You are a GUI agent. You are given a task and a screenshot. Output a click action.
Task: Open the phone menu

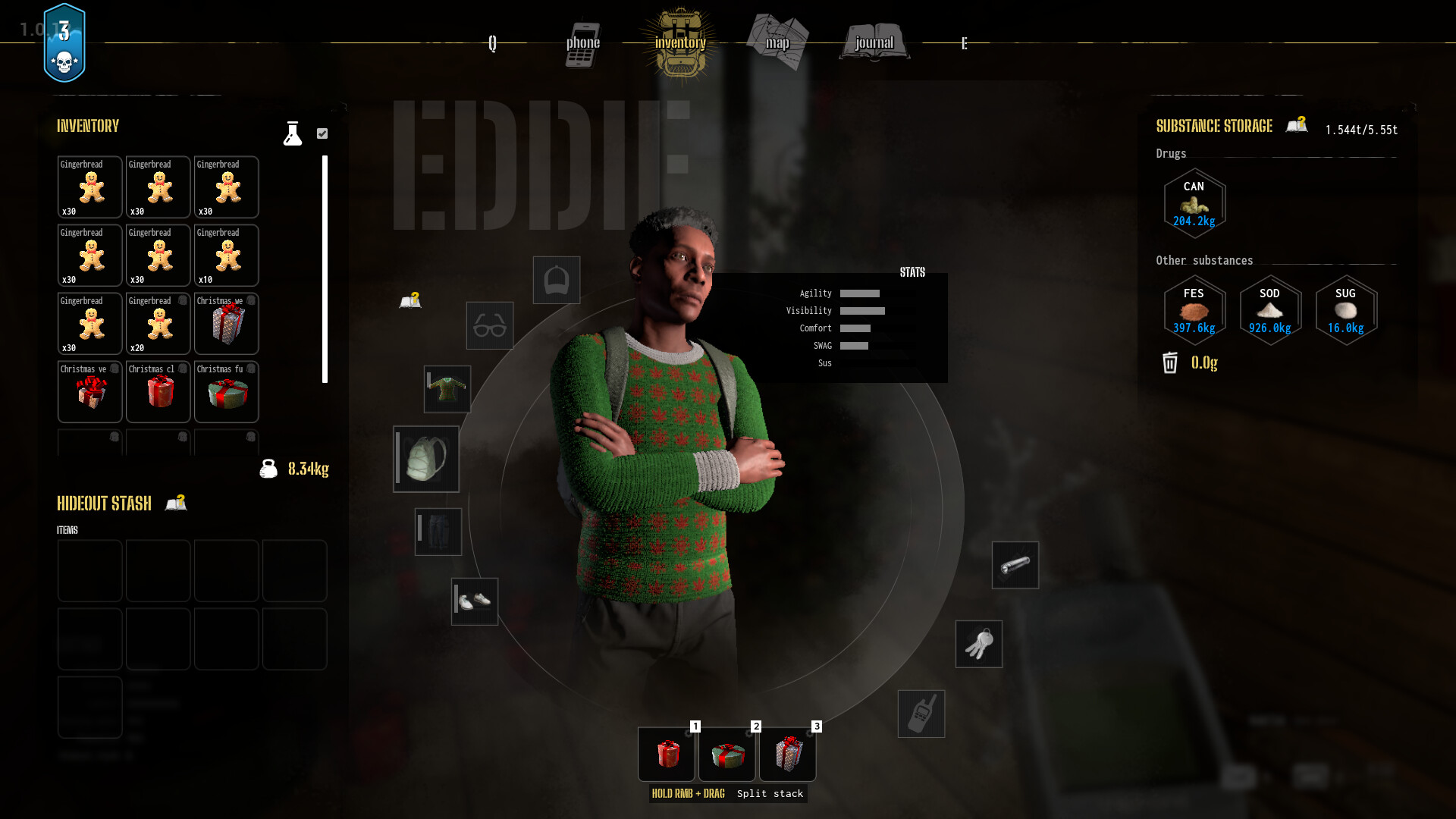tap(583, 43)
